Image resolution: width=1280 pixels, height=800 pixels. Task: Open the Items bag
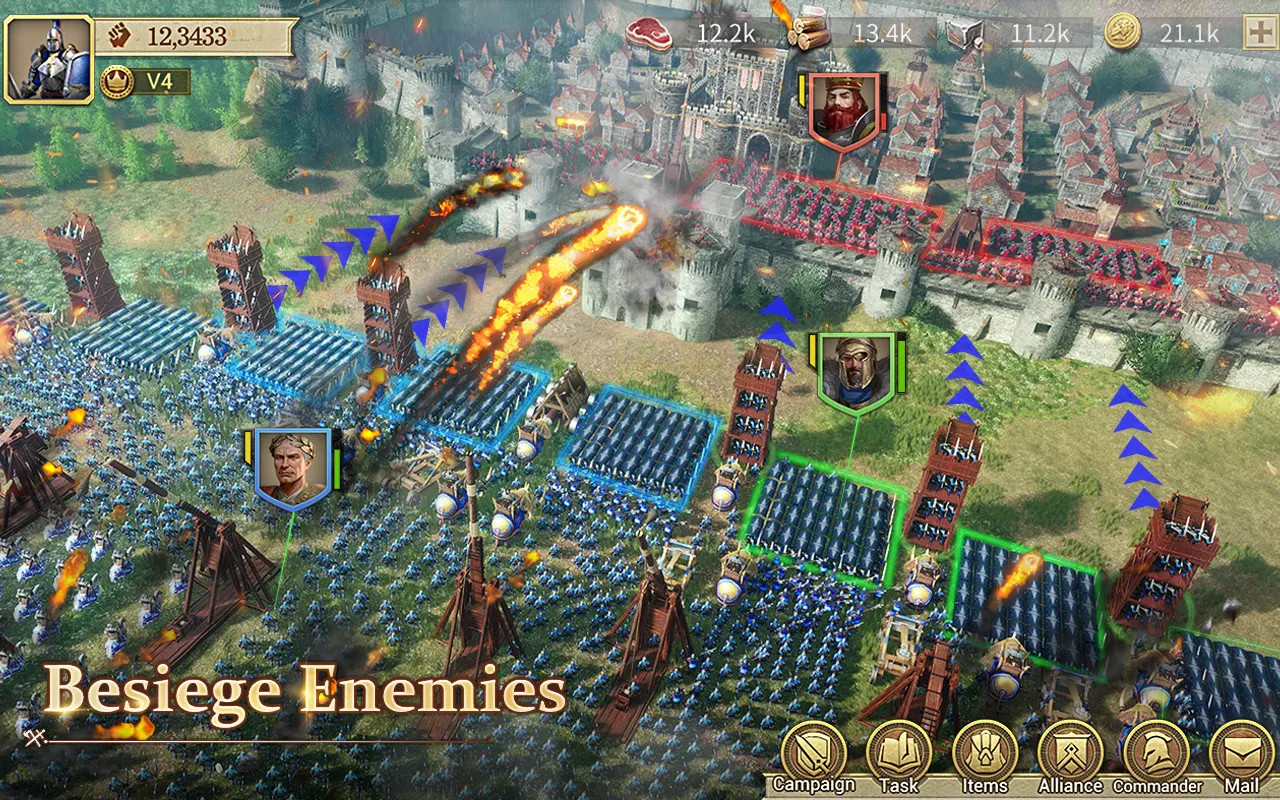click(984, 757)
